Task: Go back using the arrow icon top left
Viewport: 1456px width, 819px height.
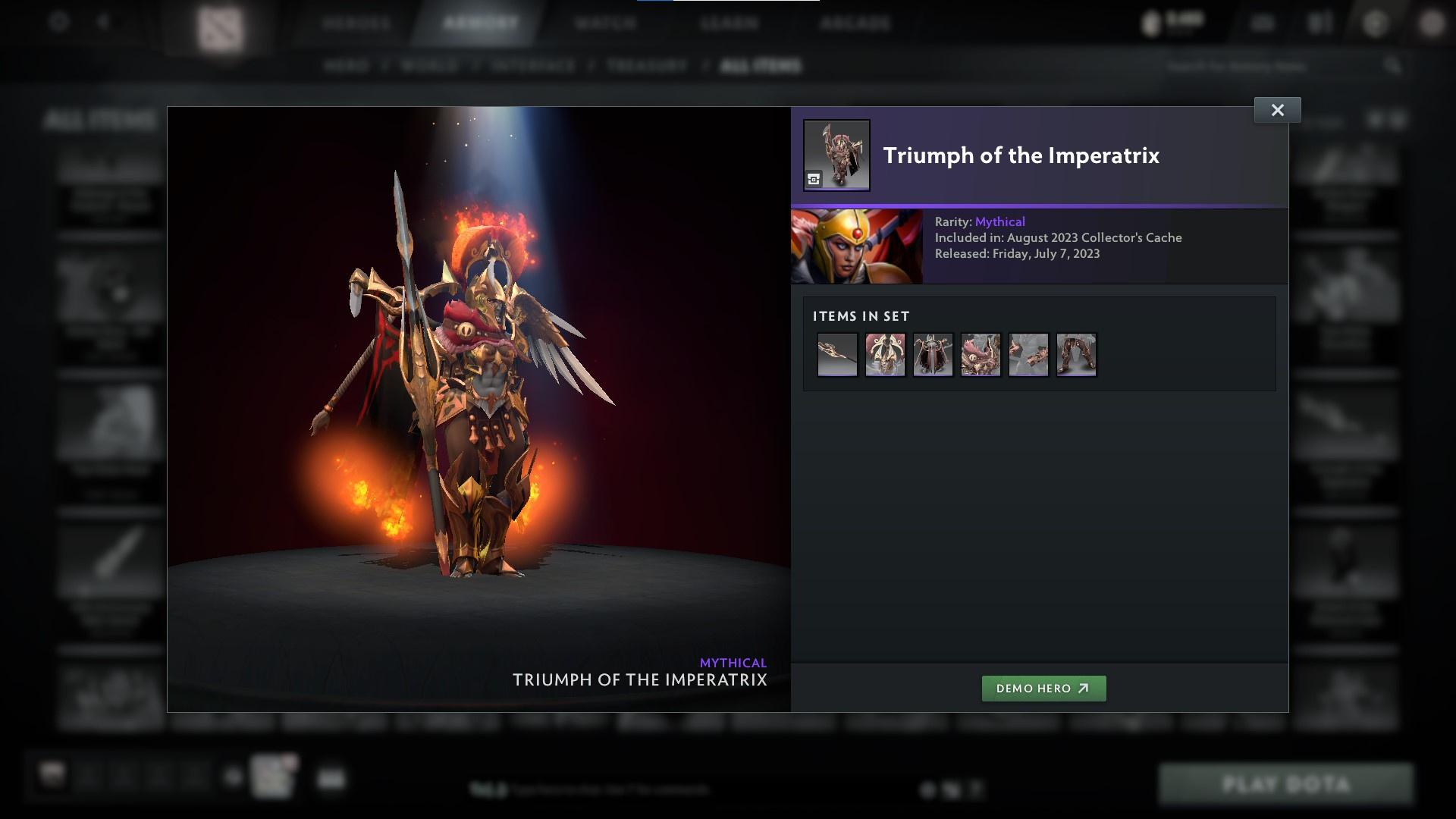Action: (x=102, y=21)
